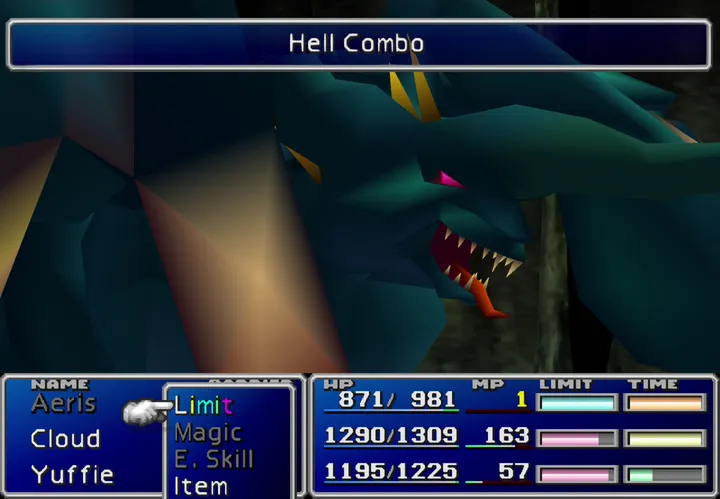
Task: Select the Limit command
Action: click(203, 405)
